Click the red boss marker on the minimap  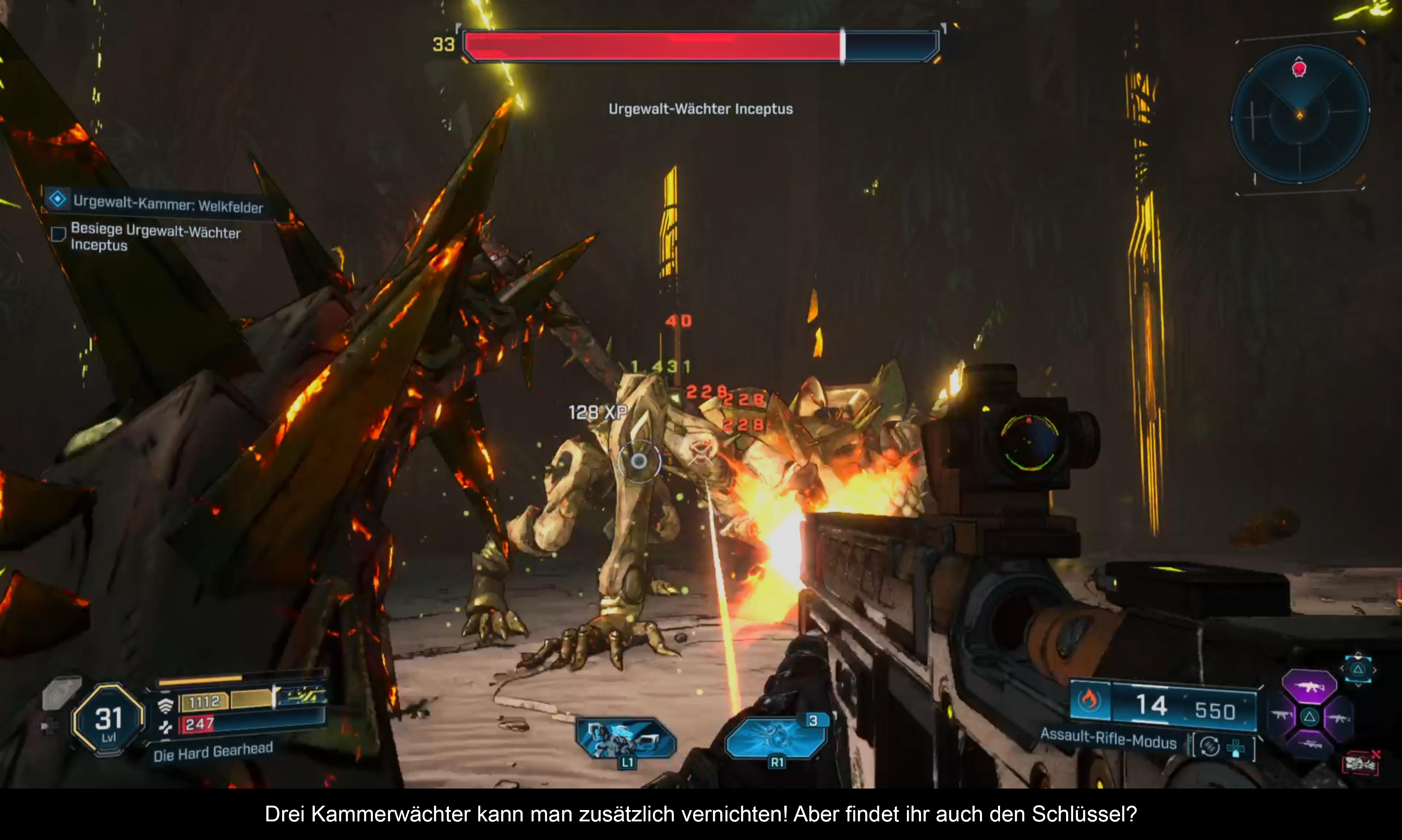tap(1299, 69)
